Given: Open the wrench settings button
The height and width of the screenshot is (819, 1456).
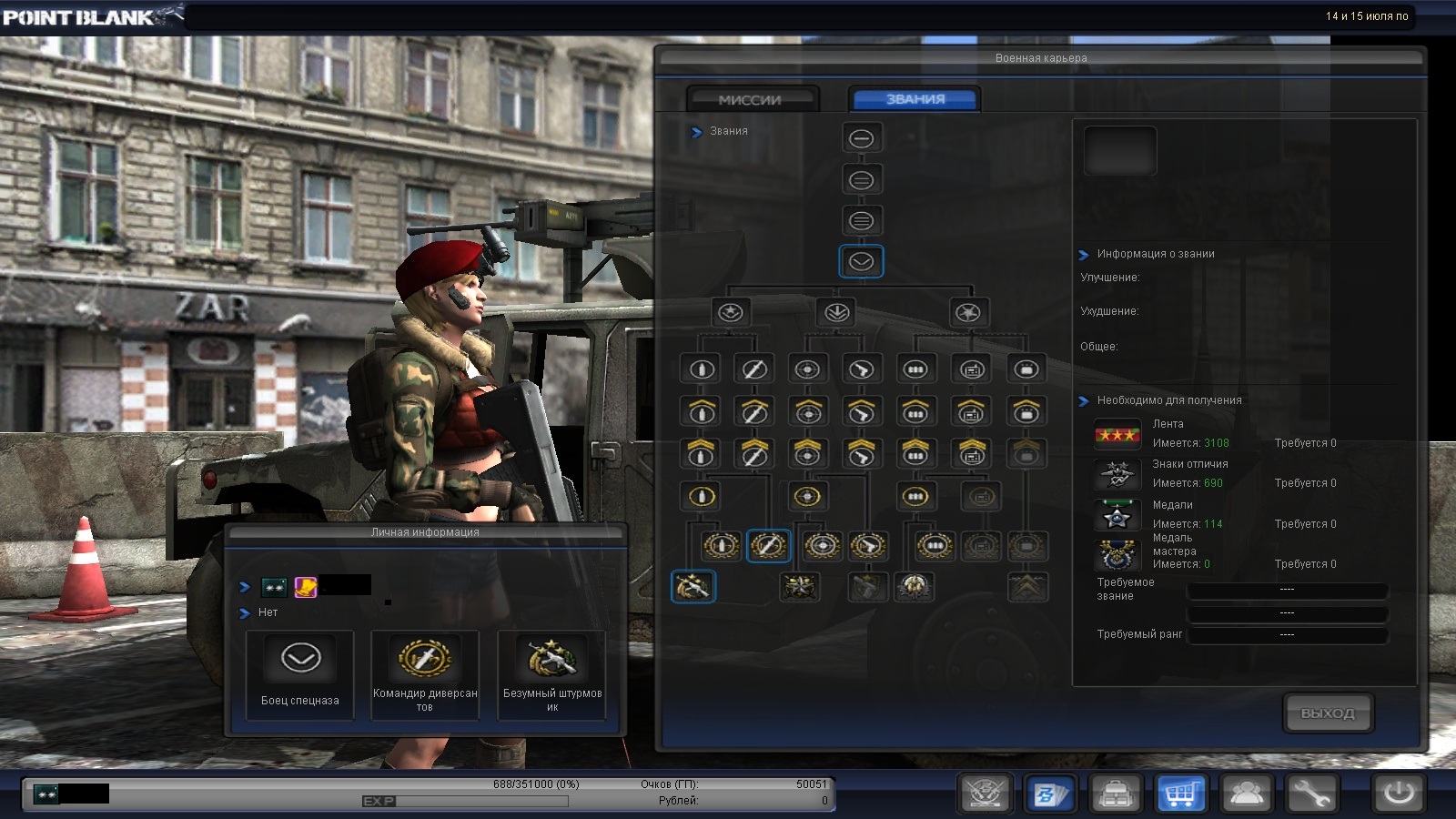Looking at the screenshot, I should click(x=1311, y=794).
